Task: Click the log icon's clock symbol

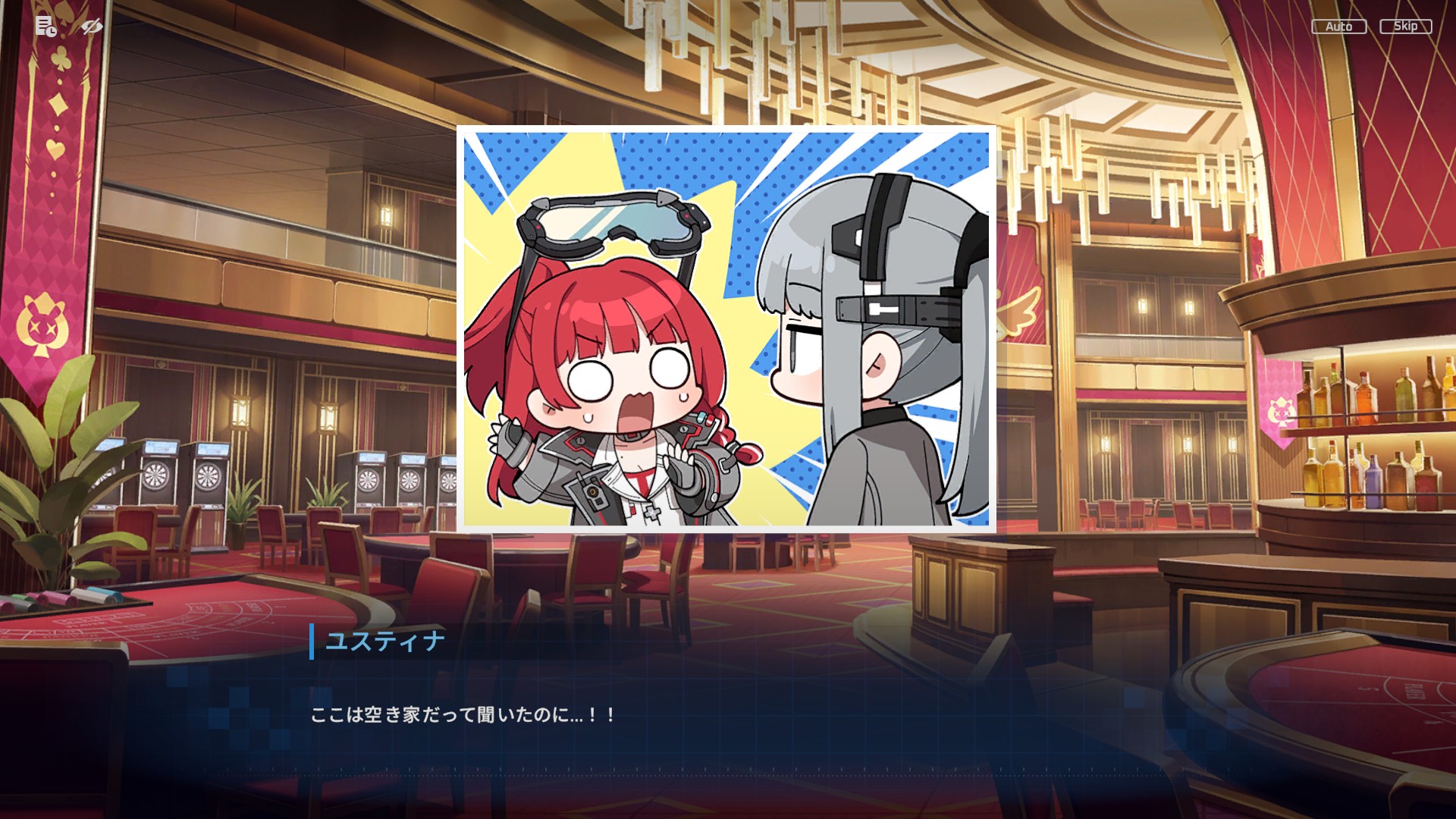Action: point(52,33)
